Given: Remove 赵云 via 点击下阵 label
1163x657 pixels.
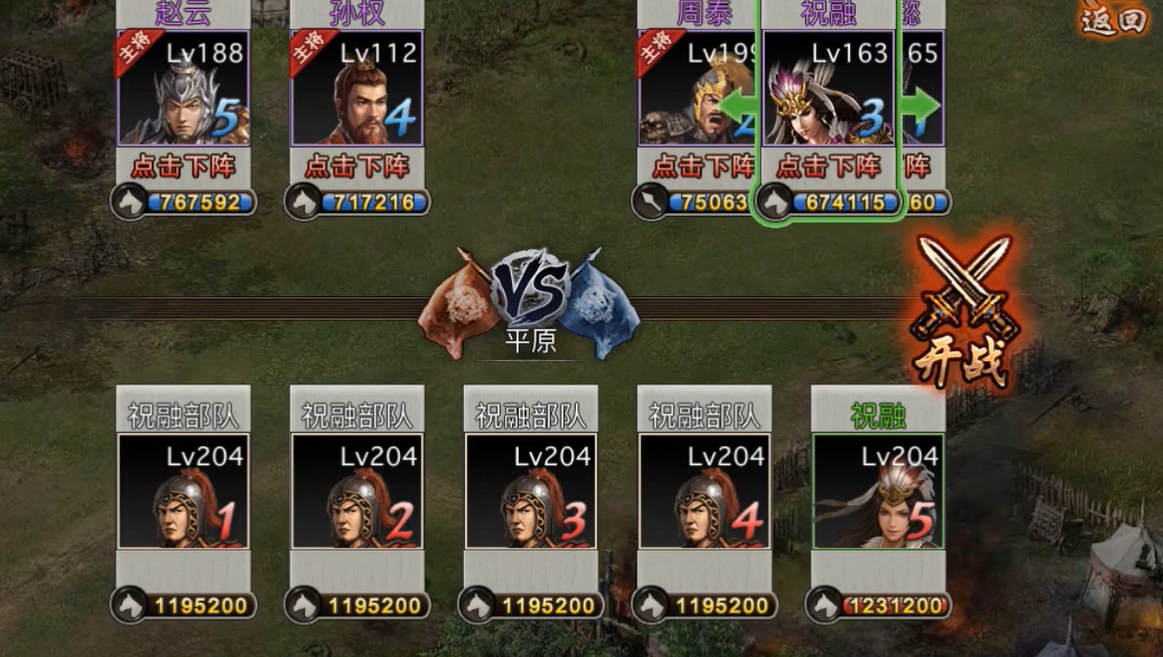Looking at the screenshot, I should [x=183, y=165].
